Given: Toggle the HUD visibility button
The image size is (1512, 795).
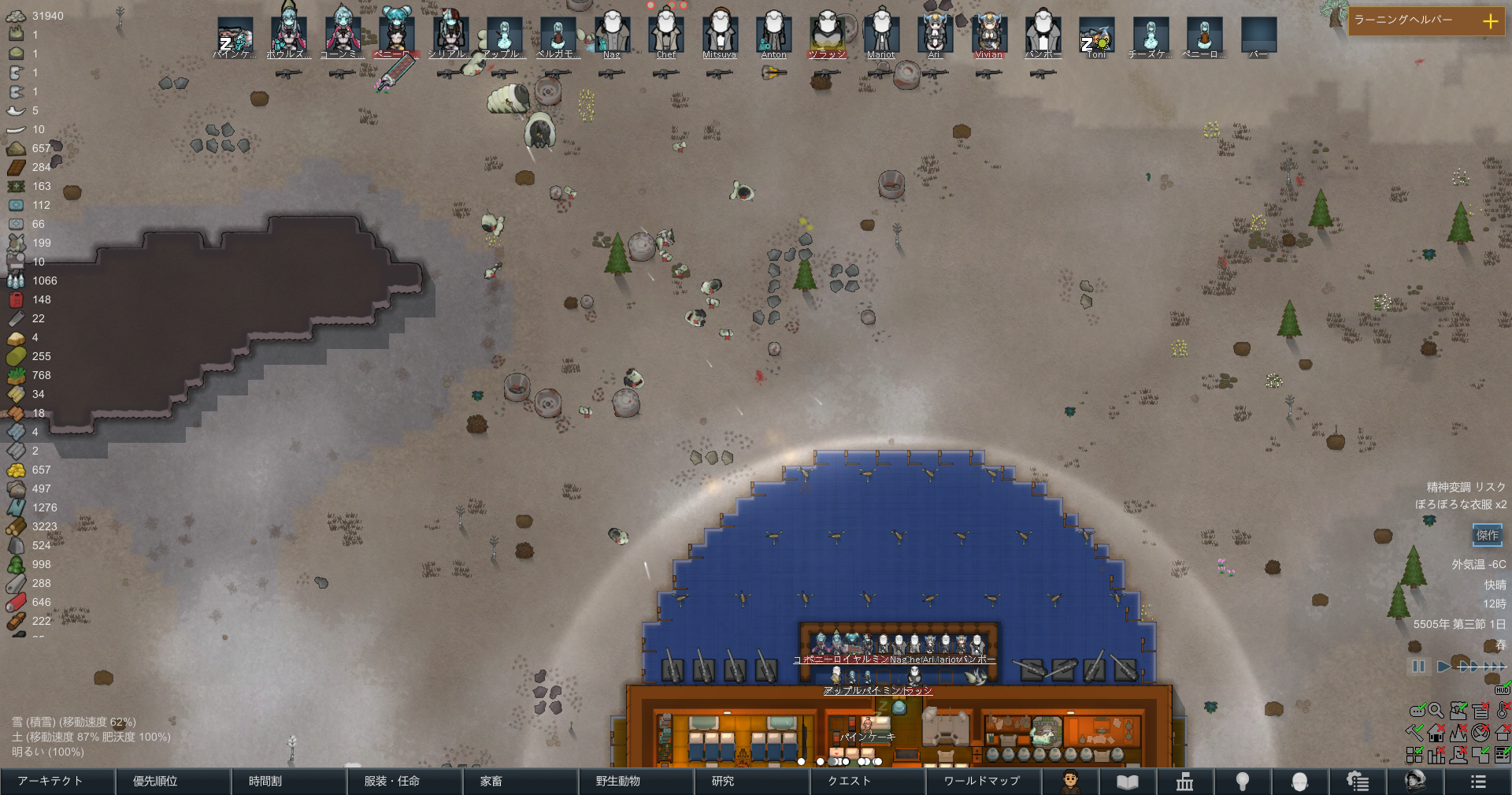Looking at the screenshot, I should tap(1503, 690).
